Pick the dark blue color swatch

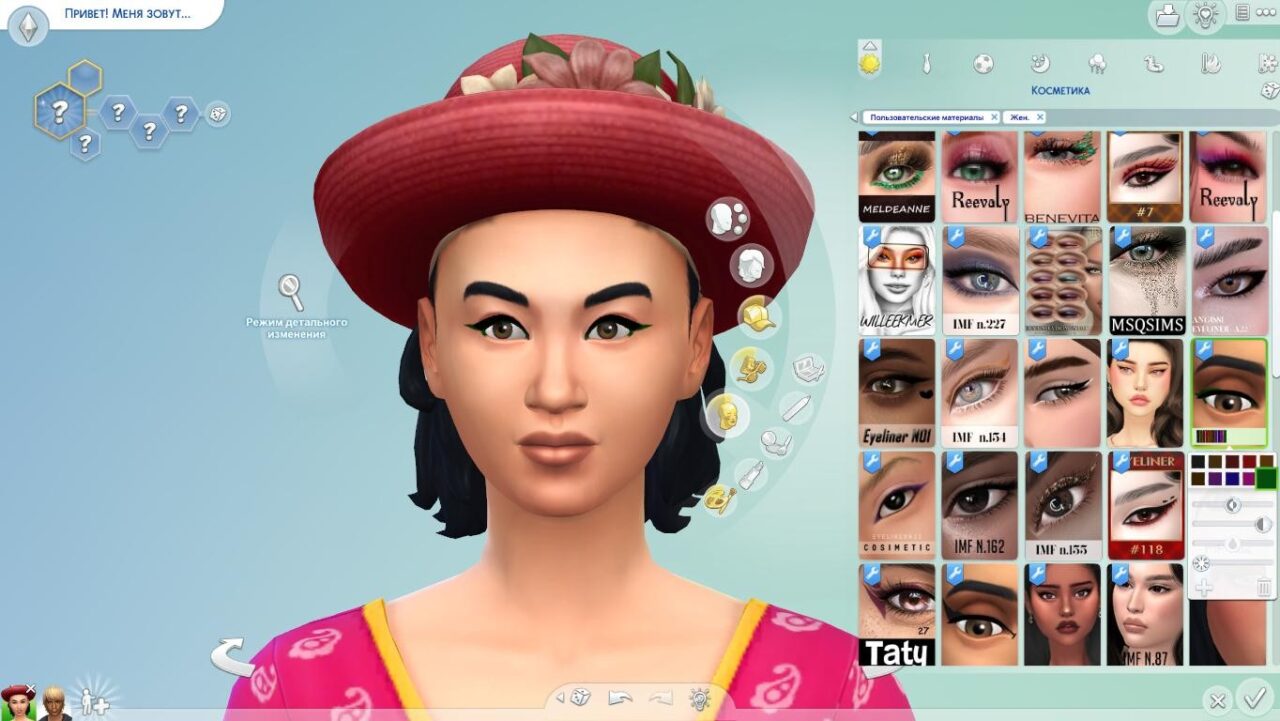coord(1231,479)
